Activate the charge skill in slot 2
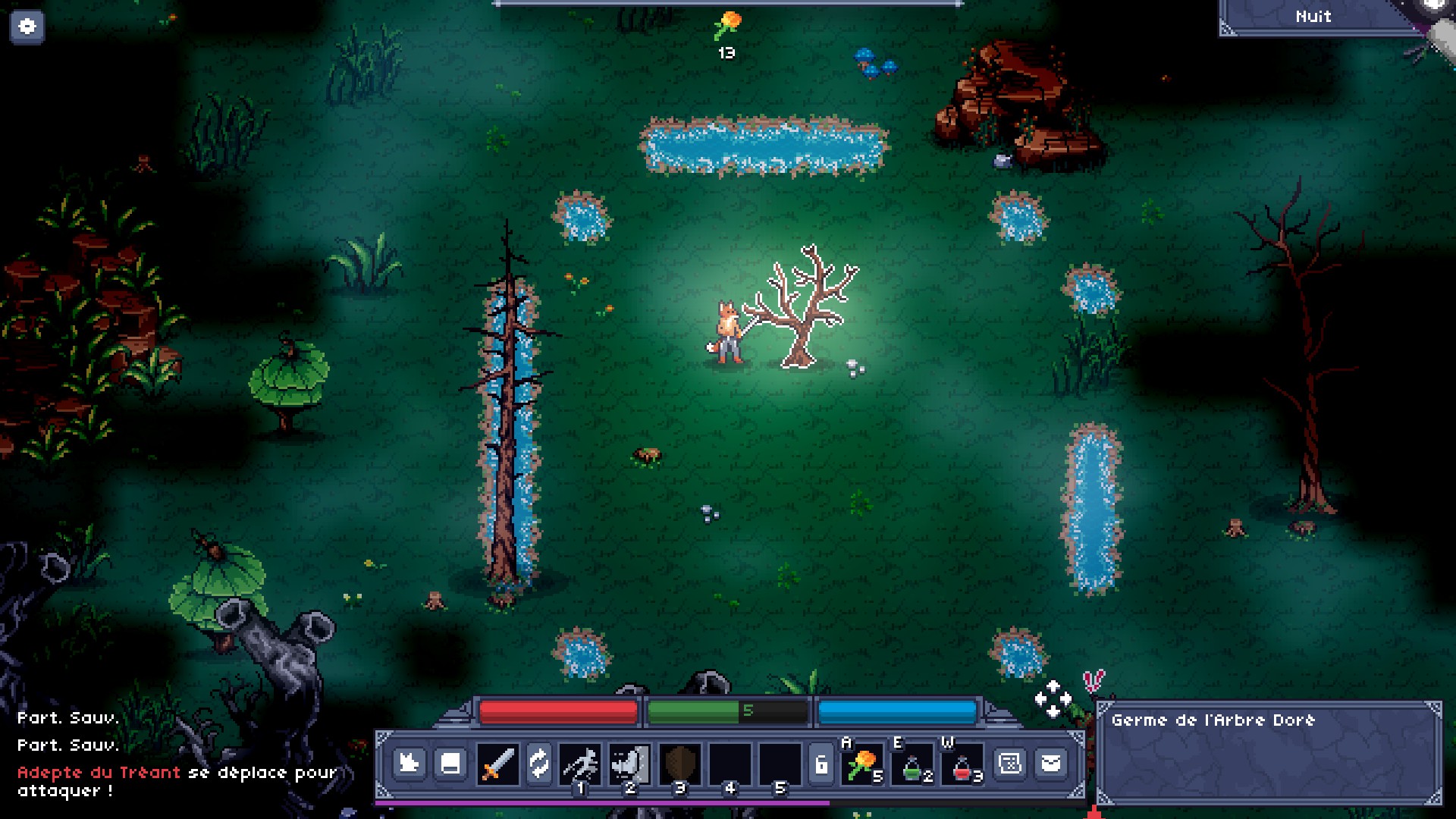Image resolution: width=1456 pixels, height=819 pixels. click(x=629, y=763)
